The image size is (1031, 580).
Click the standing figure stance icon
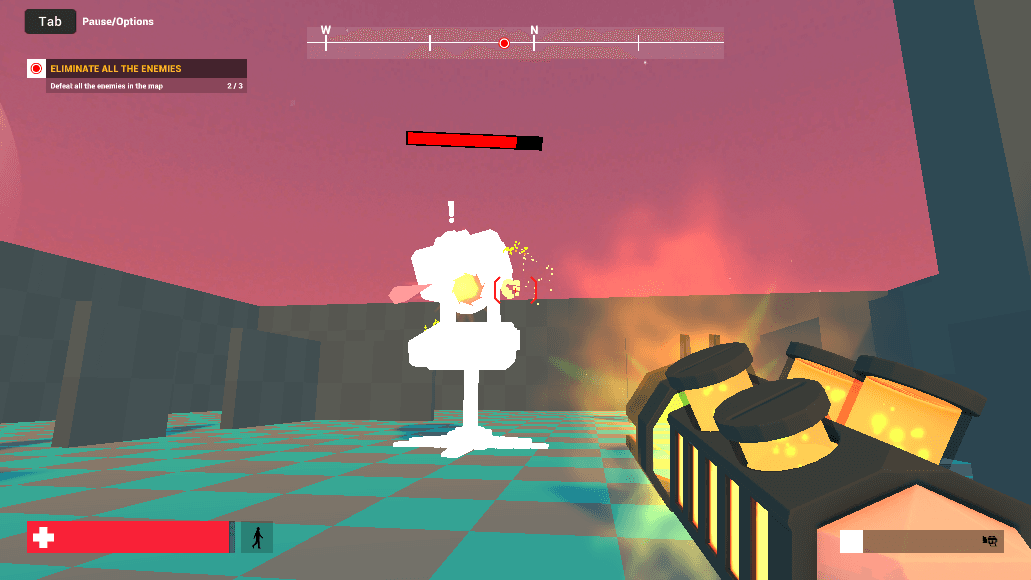(x=257, y=537)
